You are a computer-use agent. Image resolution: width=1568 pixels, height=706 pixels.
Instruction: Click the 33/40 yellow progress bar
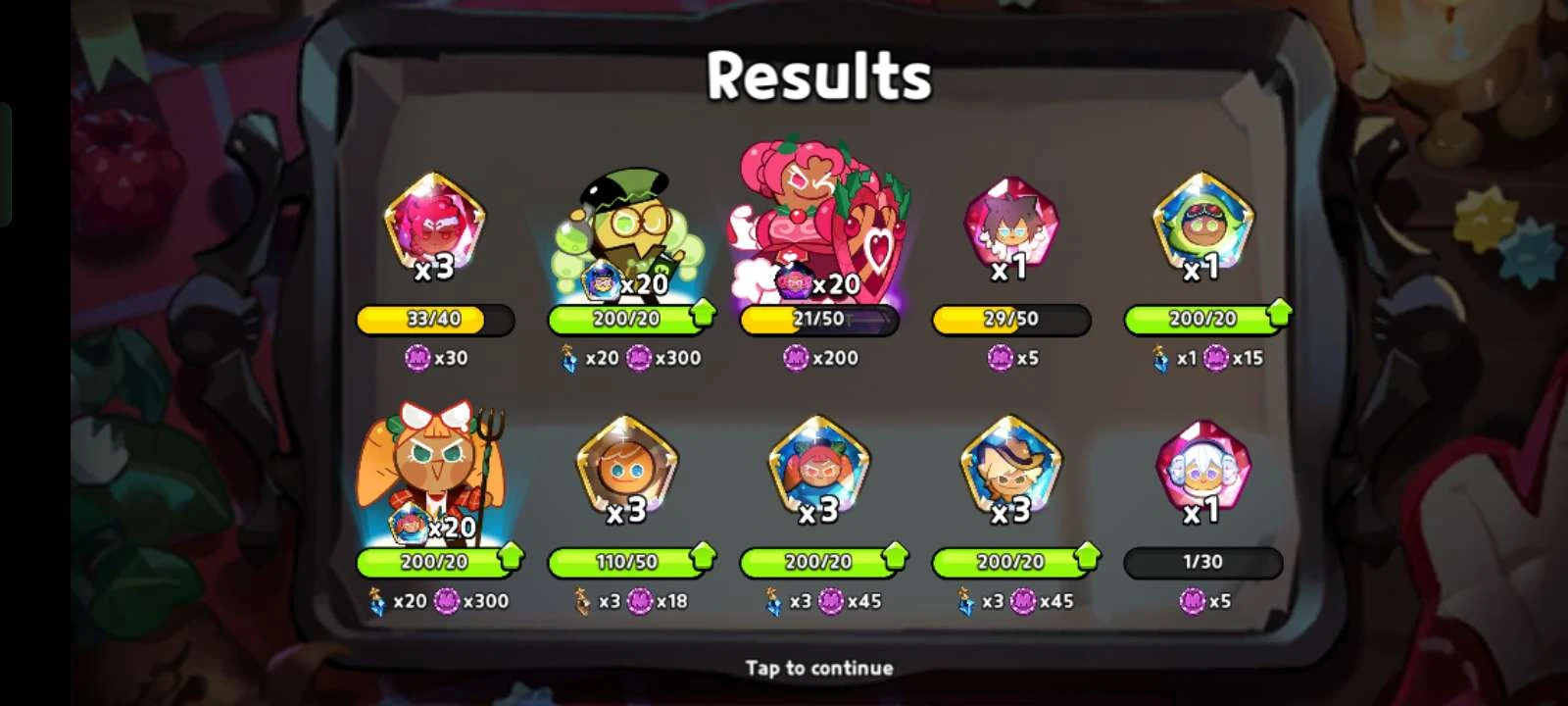click(x=436, y=318)
